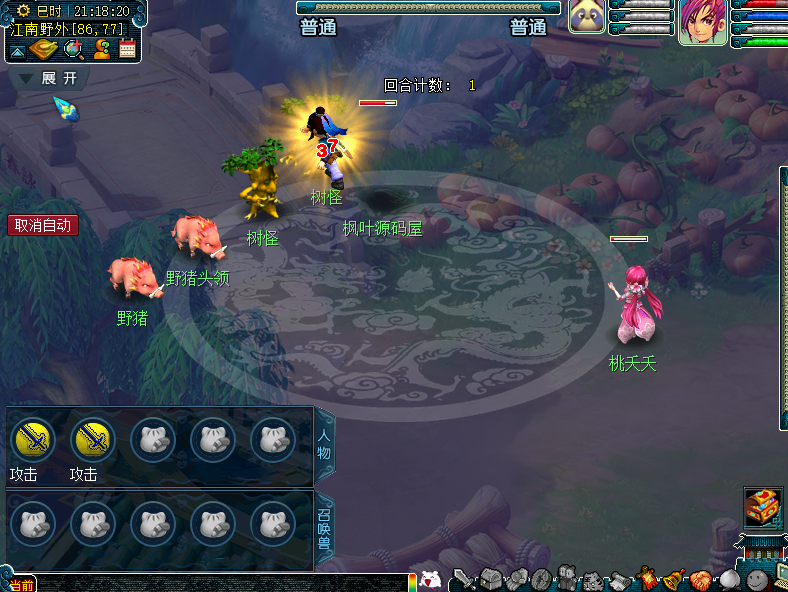Open the red calendar activity icon
The width and height of the screenshot is (788, 592).
coord(128,49)
